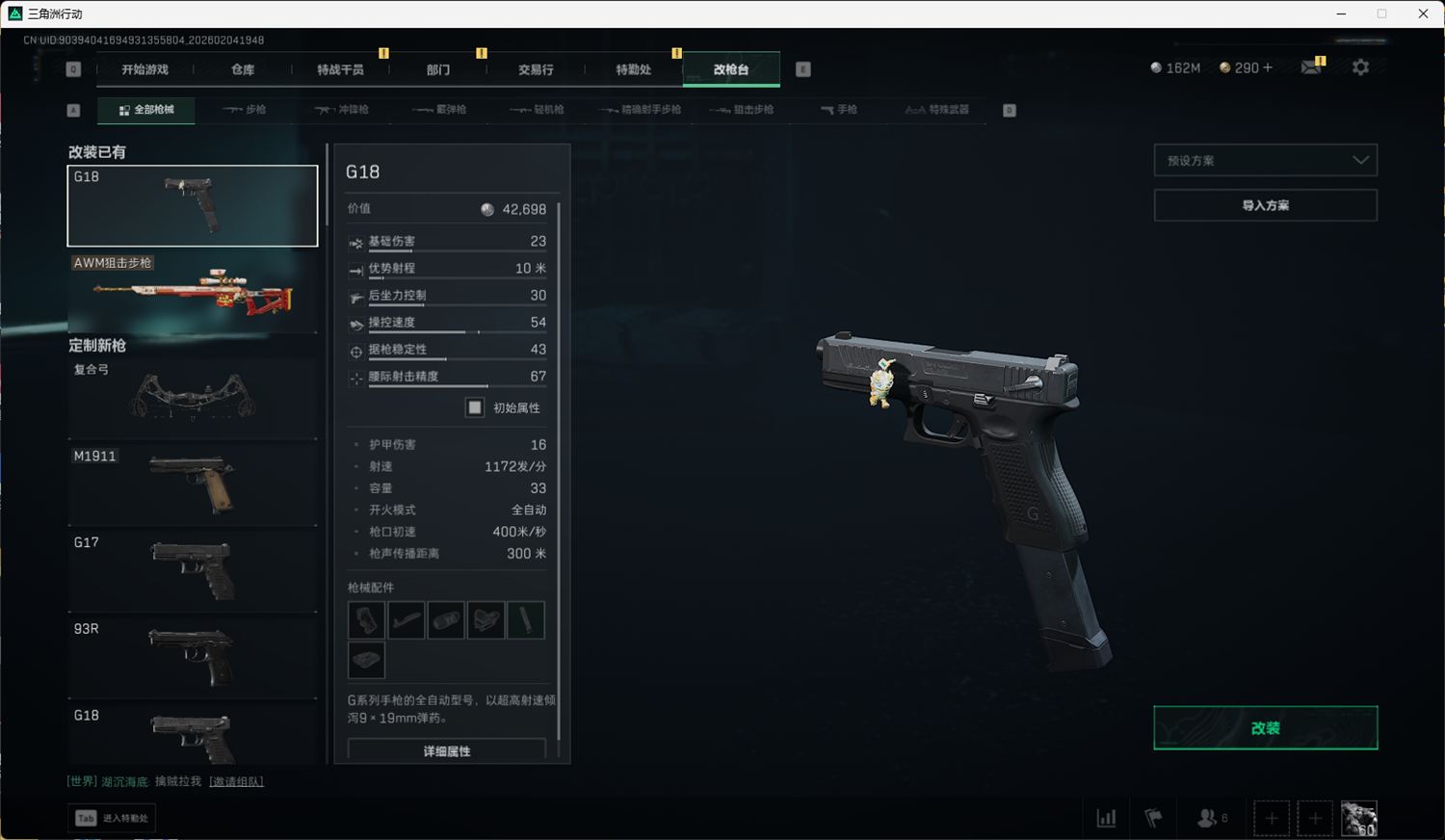Open the 开始游戏 tab
The image size is (1445, 840).
tap(144, 69)
